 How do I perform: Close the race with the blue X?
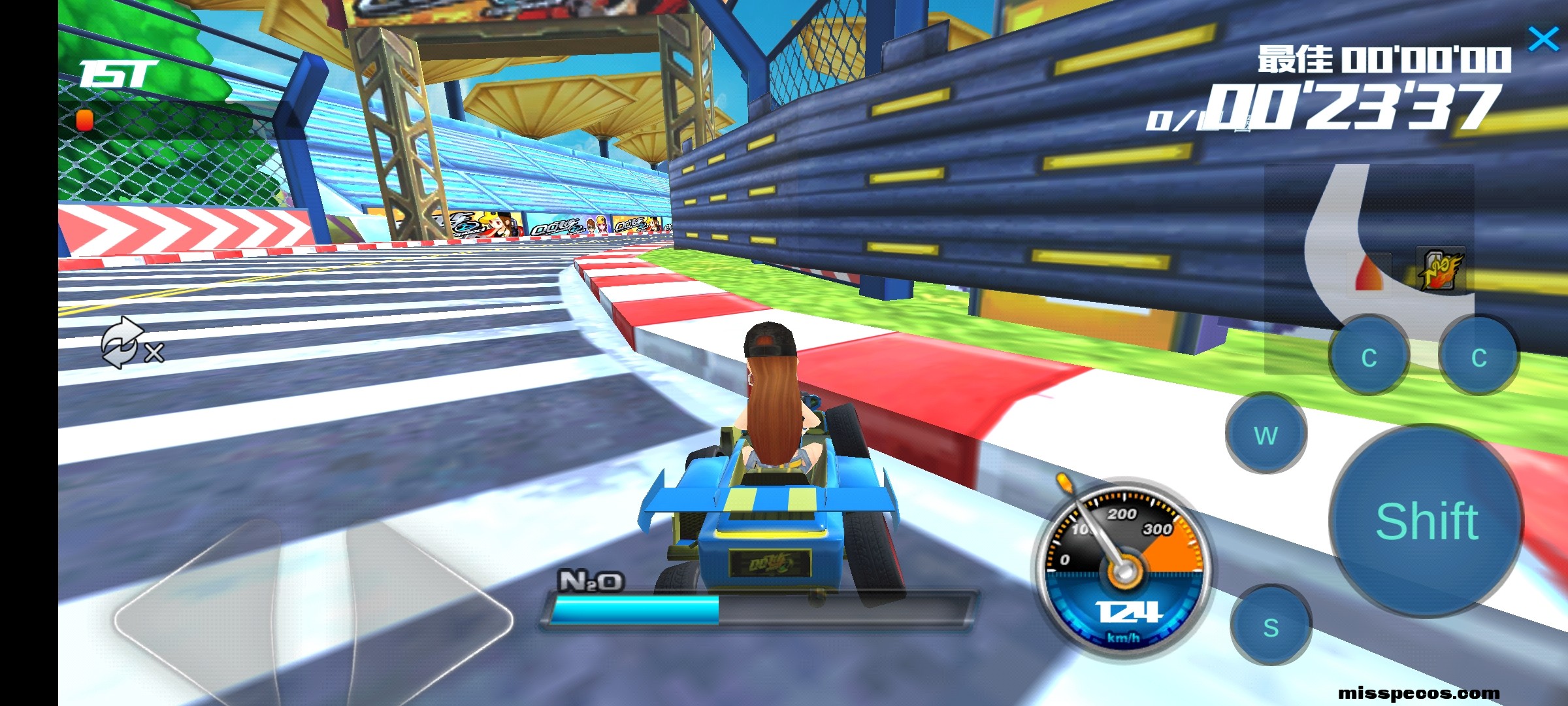point(1543,39)
